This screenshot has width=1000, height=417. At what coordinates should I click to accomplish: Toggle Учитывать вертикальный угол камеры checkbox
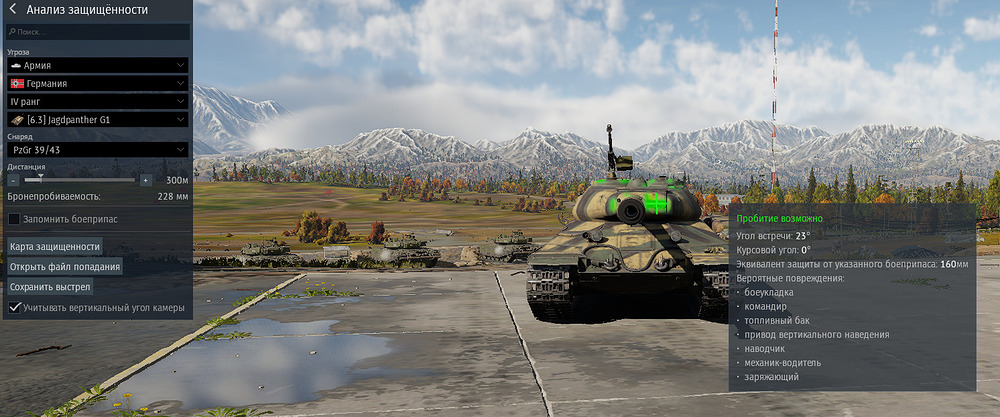14,308
